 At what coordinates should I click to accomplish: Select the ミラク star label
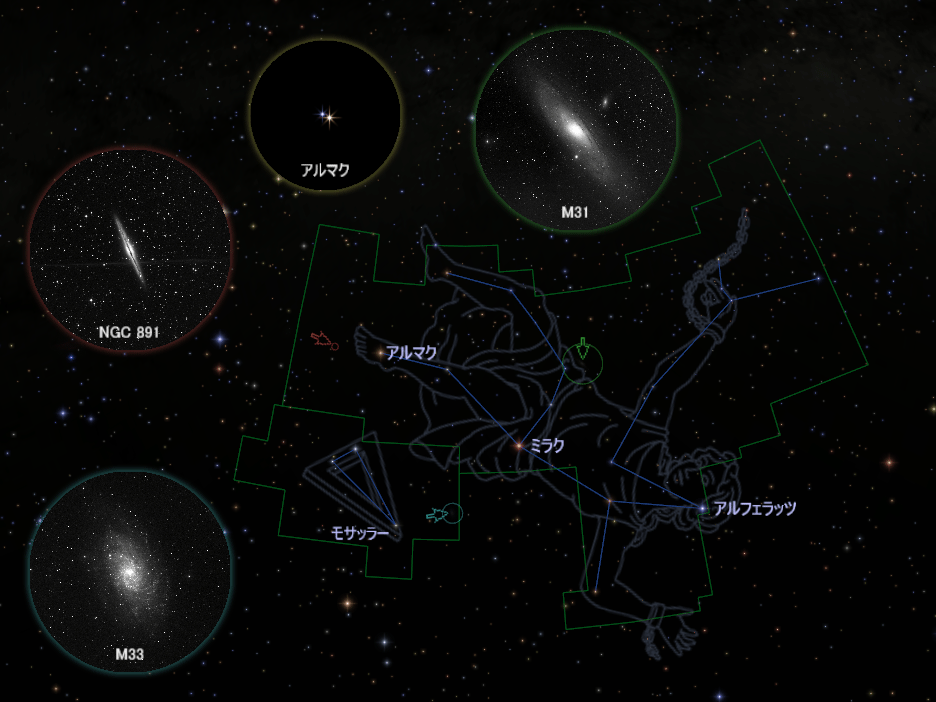[x=547, y=446]
